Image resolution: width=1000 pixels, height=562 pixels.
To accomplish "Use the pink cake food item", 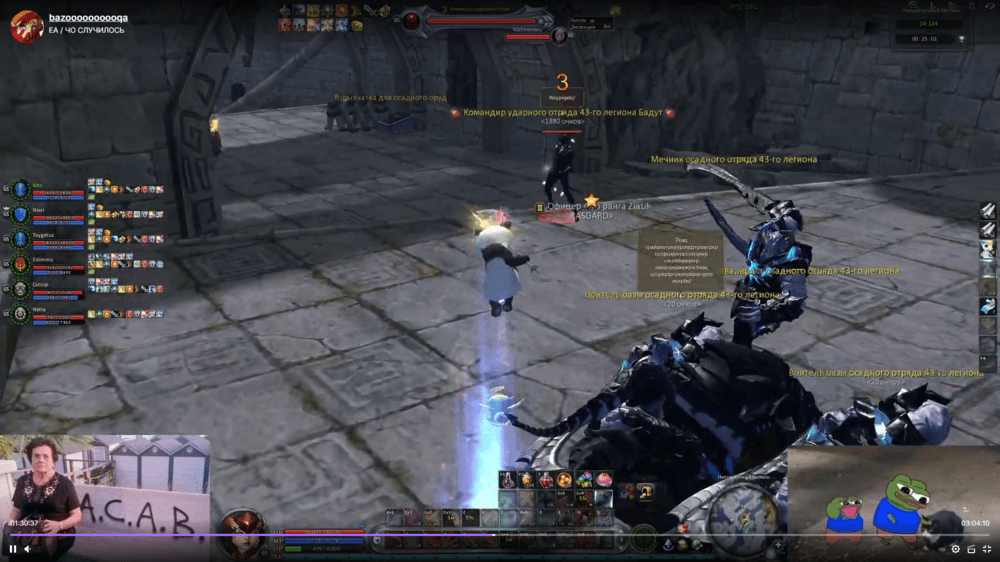I will 603,480.
